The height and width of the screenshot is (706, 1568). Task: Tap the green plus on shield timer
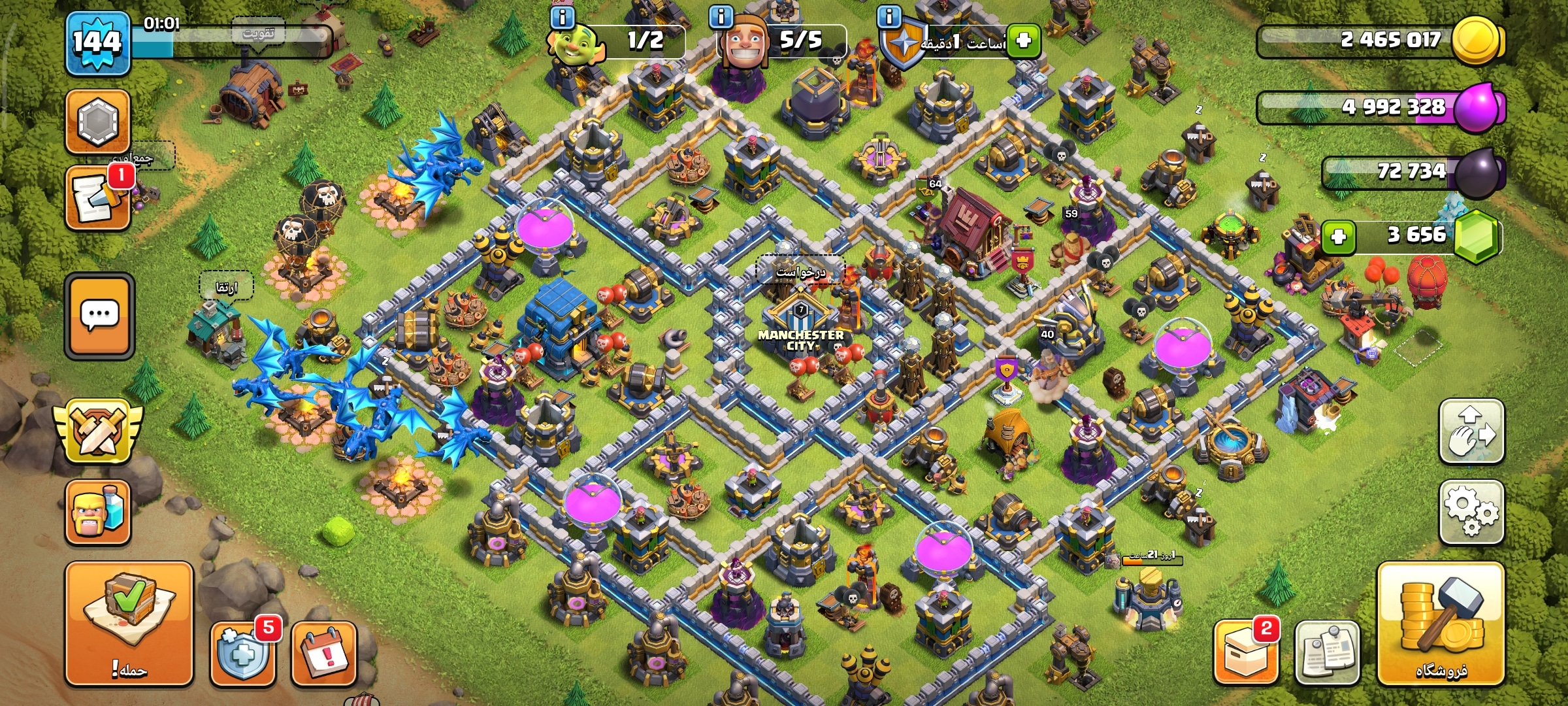click(1023, 41)
